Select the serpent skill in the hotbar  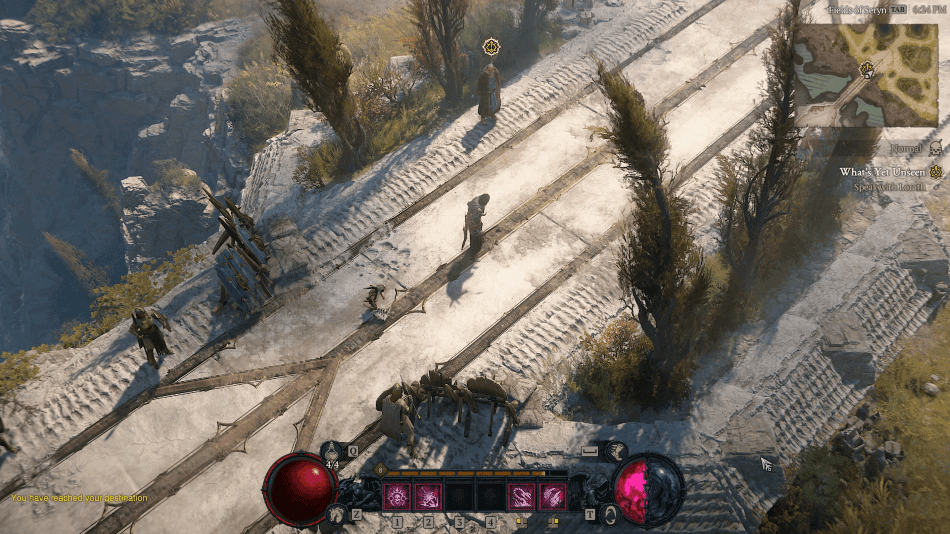coord(521,495)
